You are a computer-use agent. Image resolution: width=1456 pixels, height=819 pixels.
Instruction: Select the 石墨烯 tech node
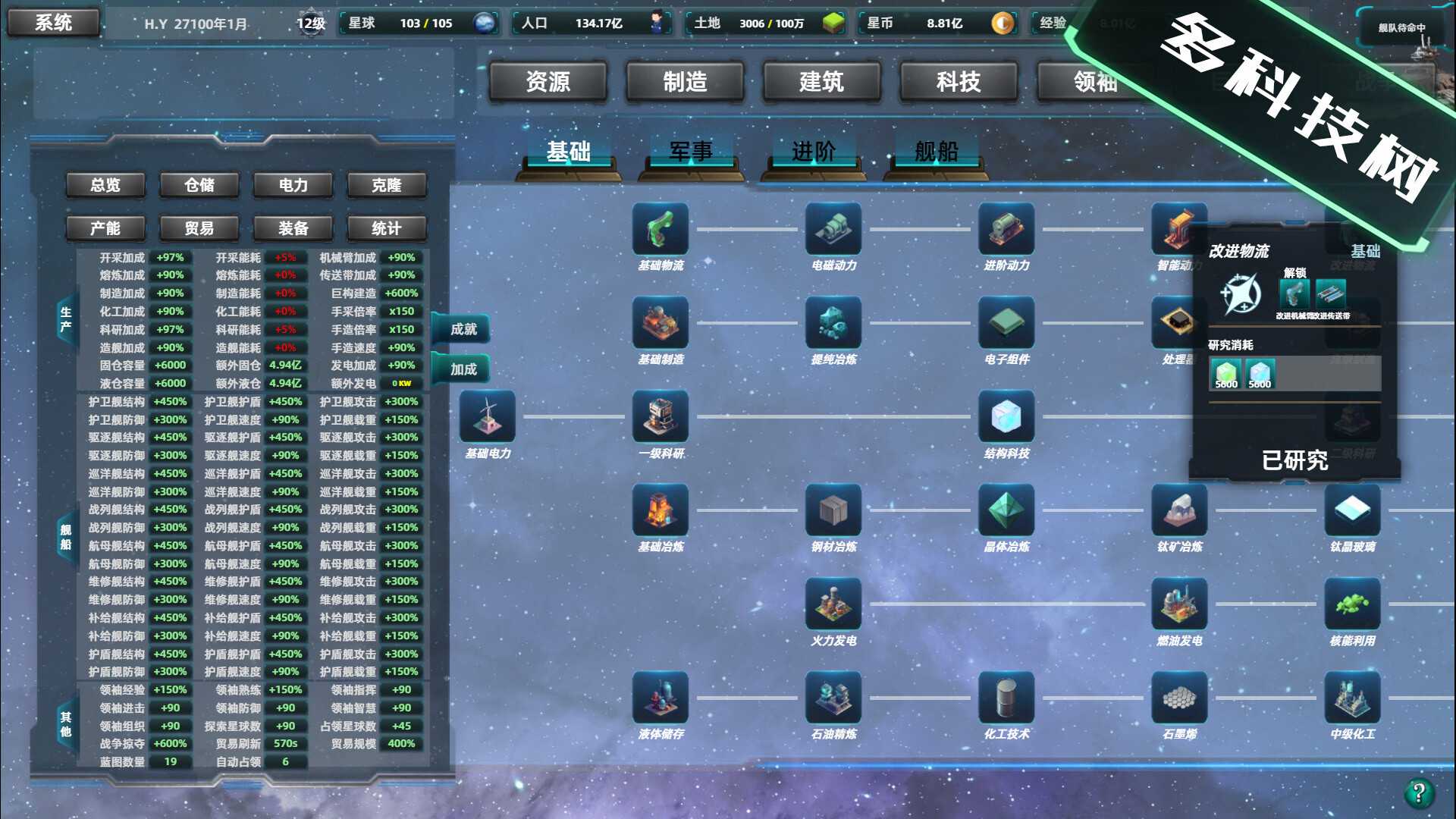click(1179, 698)
